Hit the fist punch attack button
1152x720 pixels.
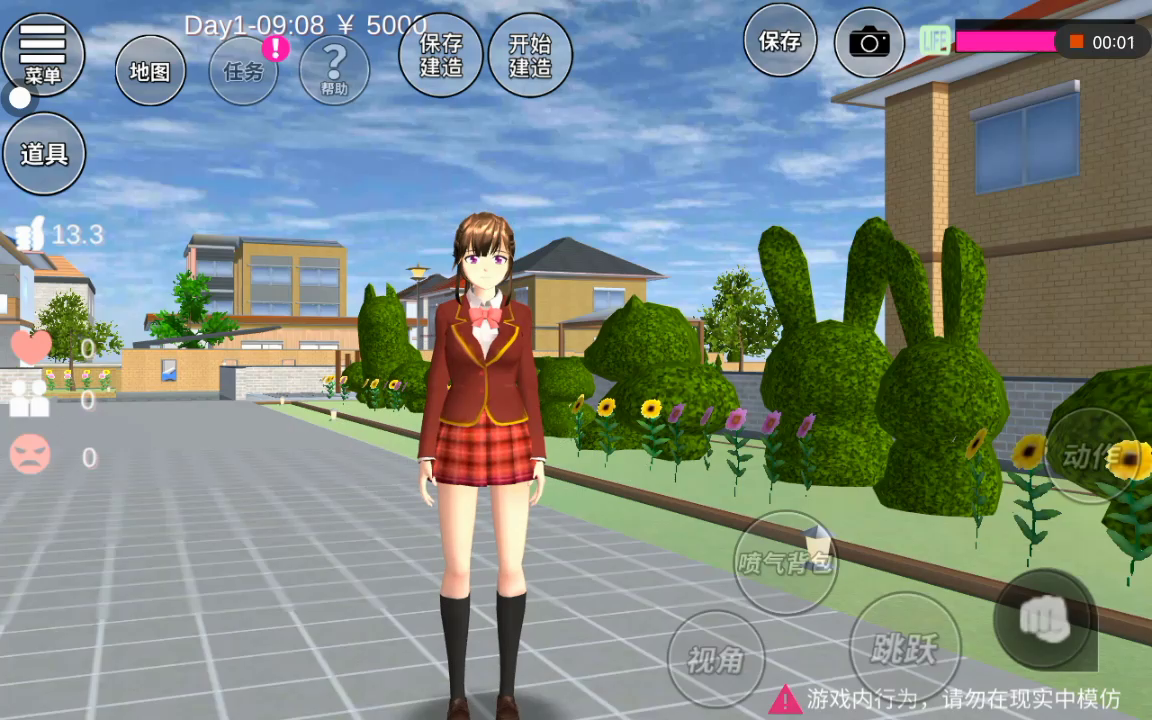(x=1045, y=620)
